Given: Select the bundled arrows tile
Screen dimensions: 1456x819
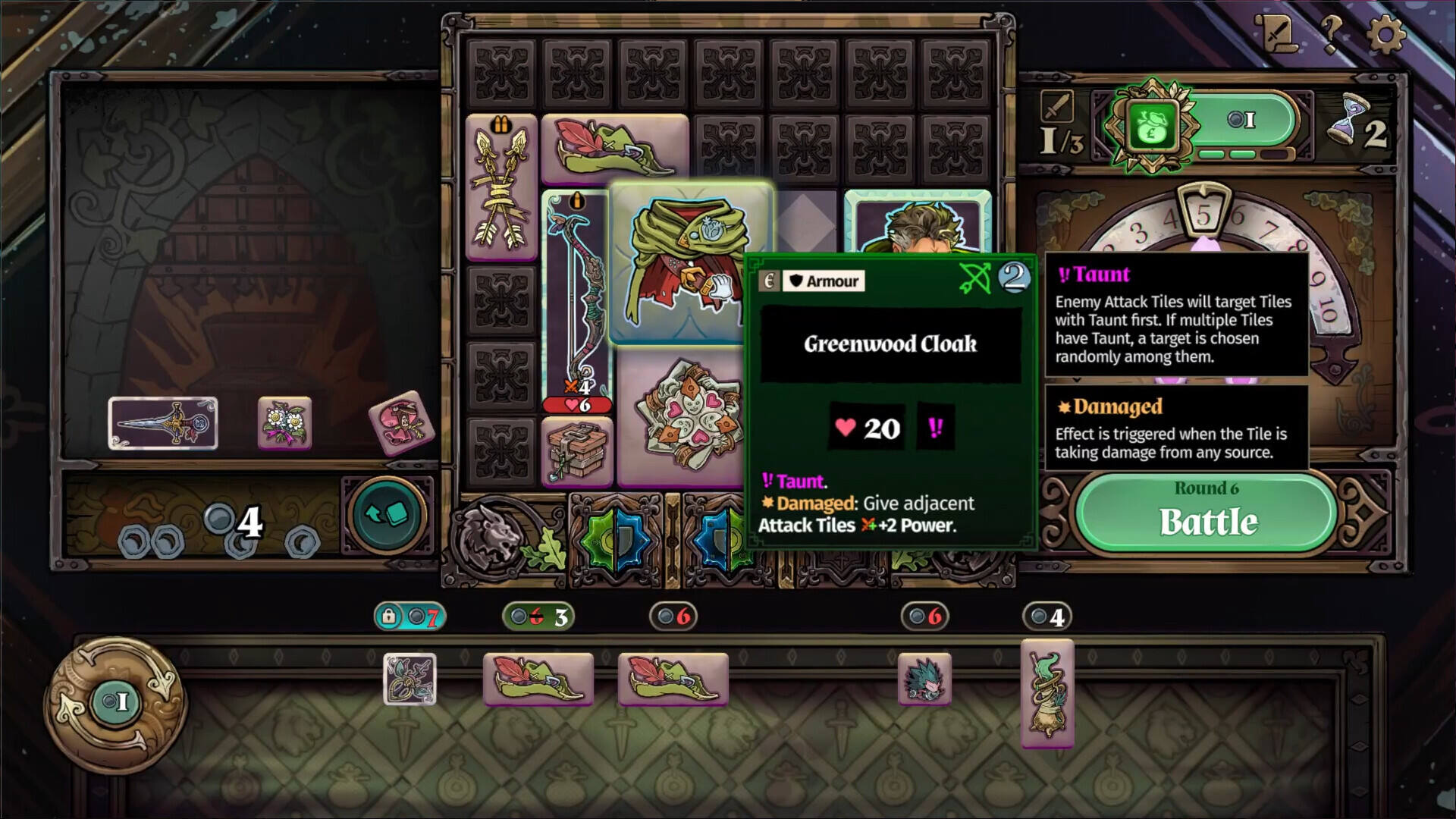Looking at the screenshot, I should pyautogui.click(x=500, y=187).
